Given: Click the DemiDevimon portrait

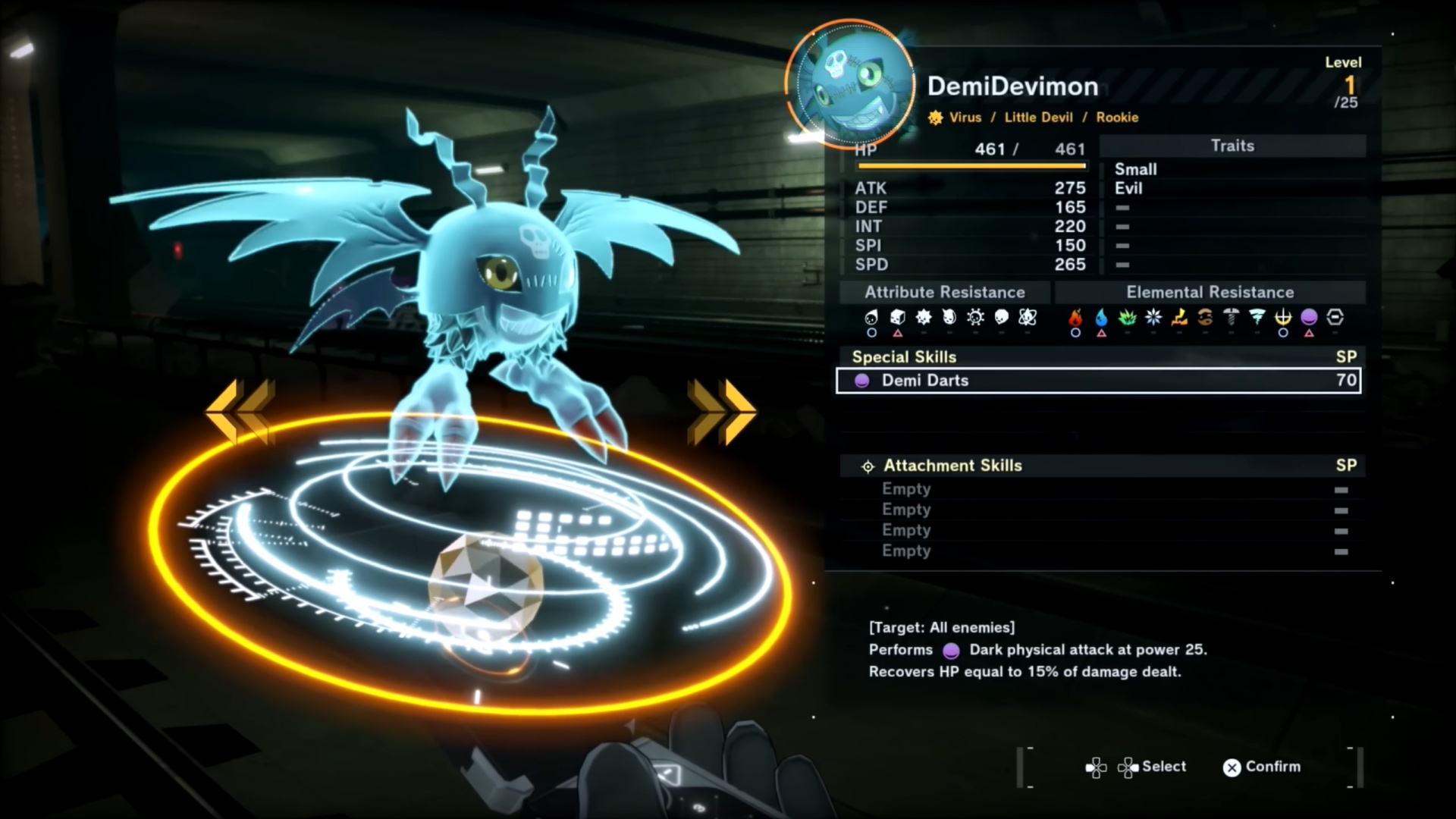Looking at the screenshot, I should point(849,83).
